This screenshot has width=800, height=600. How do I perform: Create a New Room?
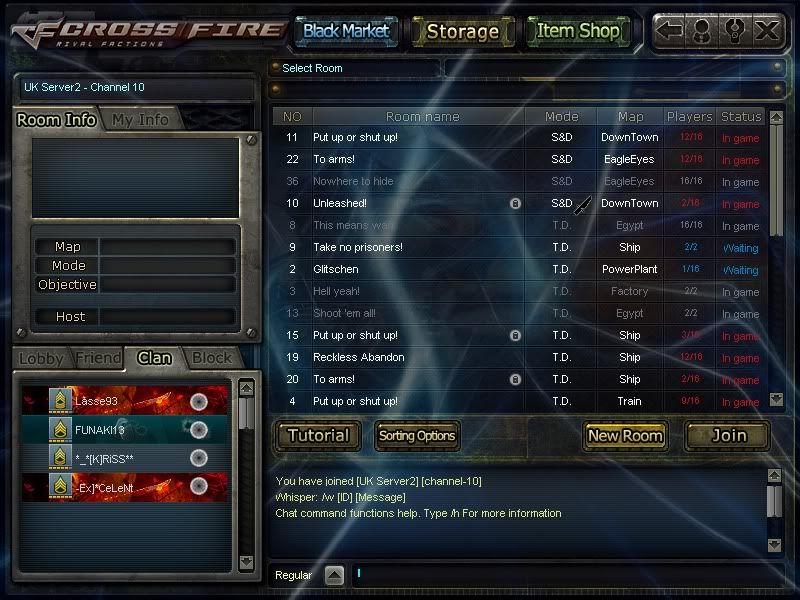tap(625, 435)
